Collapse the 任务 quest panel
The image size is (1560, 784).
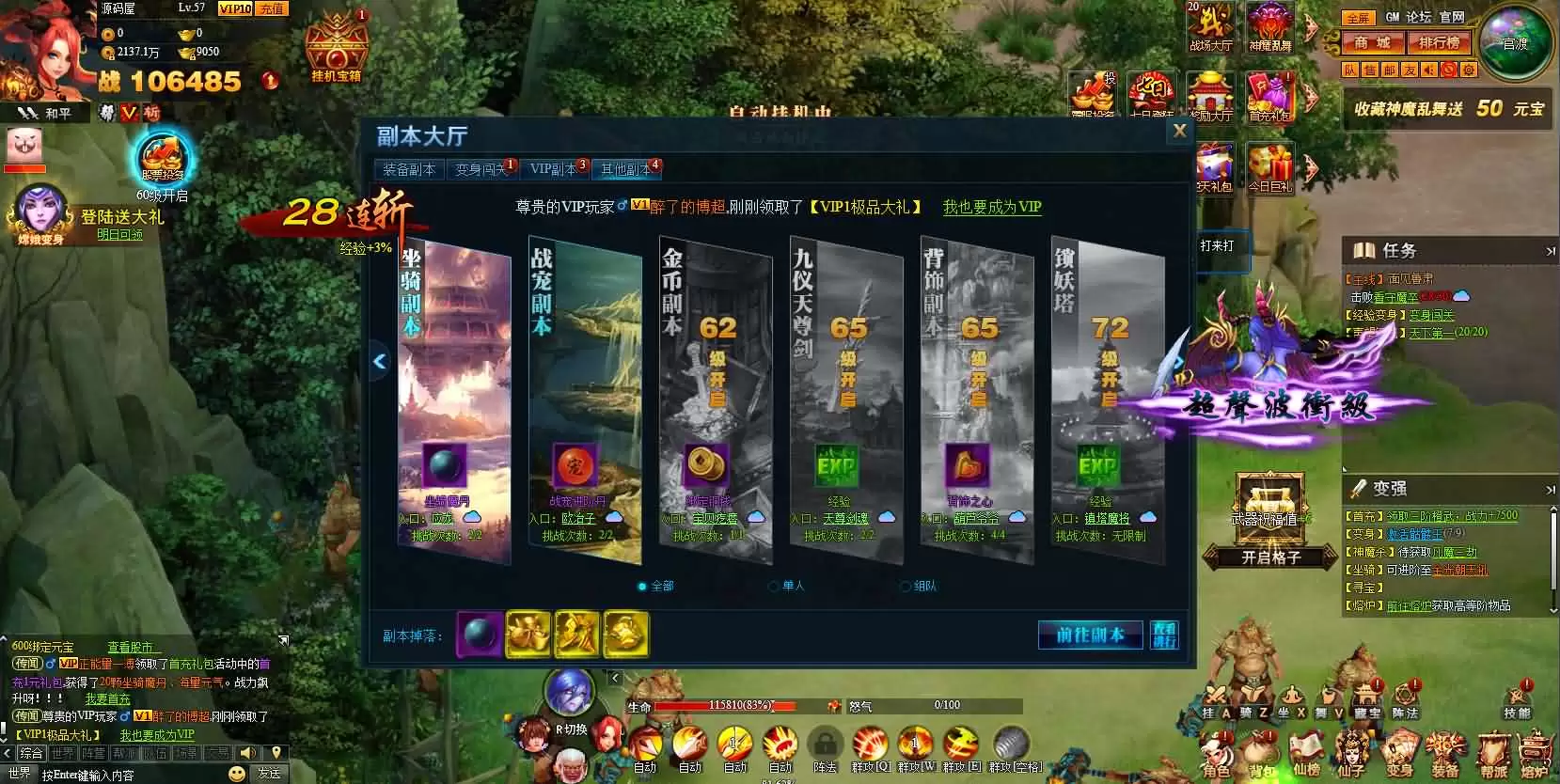[1550, 251]
